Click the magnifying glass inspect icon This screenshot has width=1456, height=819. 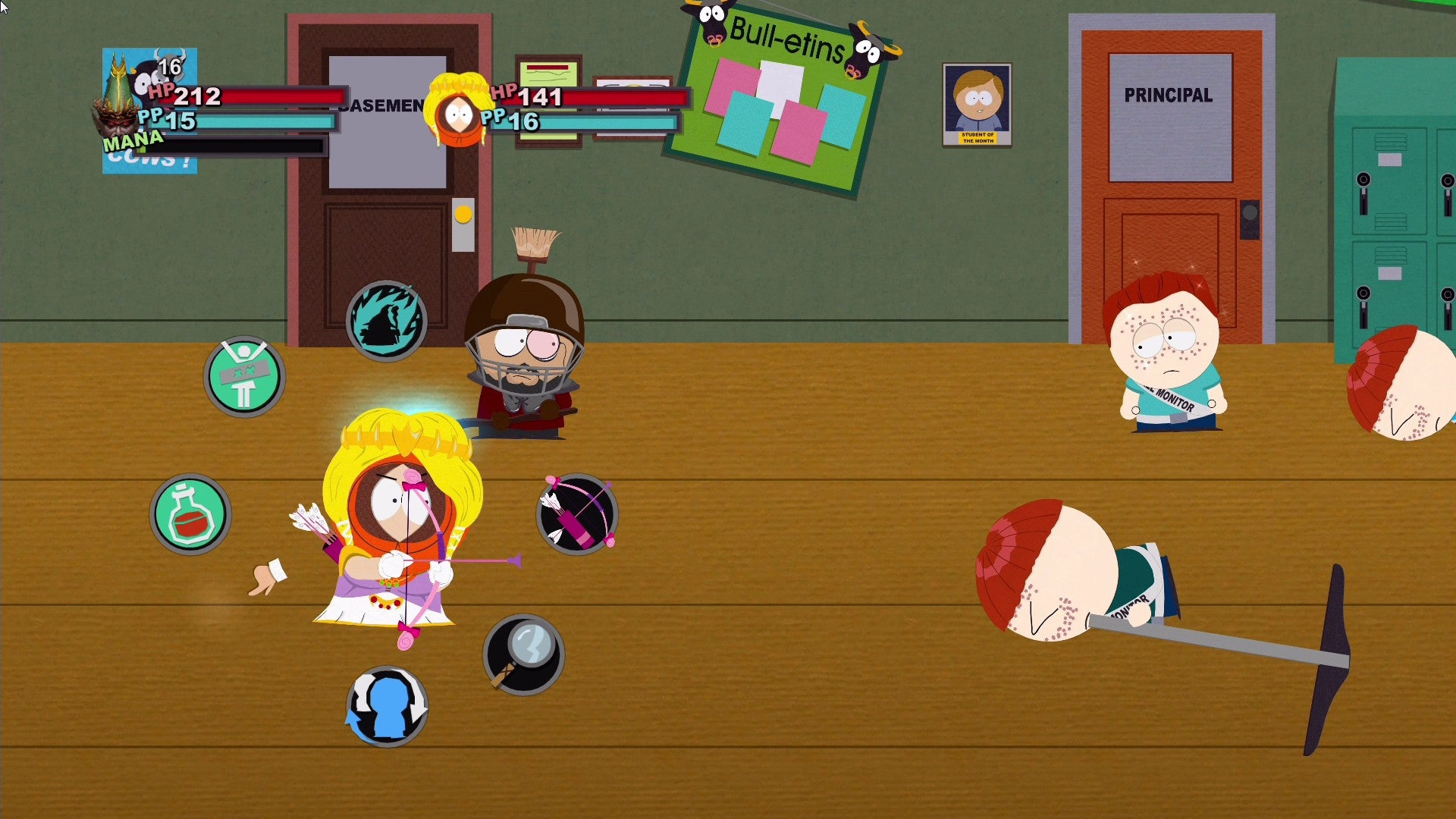coord(522,651)
